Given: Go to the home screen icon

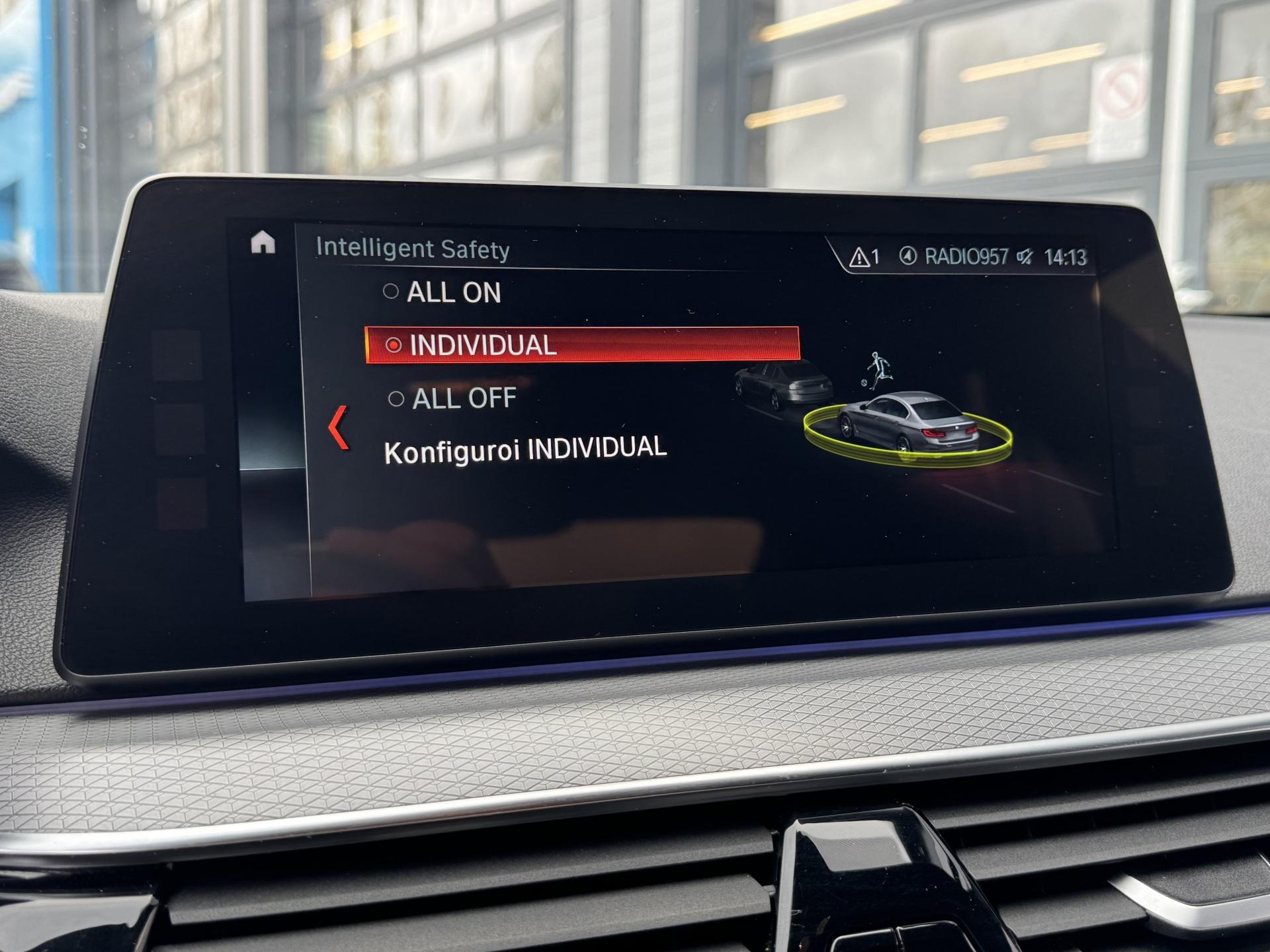Looking at the screenshot, I should (x=263, y=243).
